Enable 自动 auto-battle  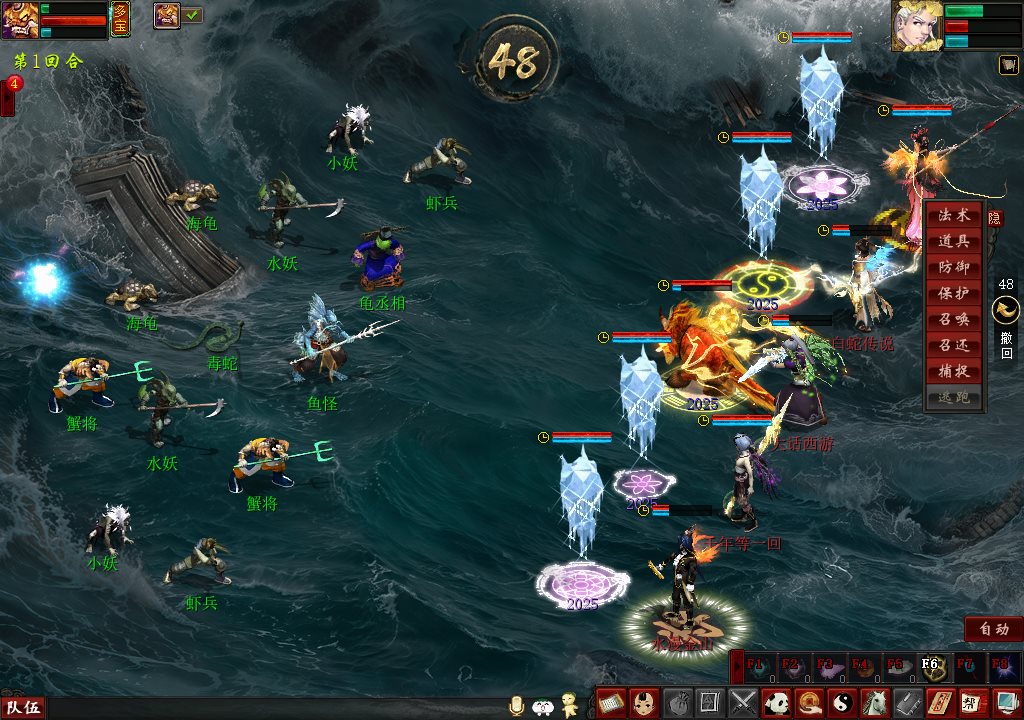(993, 629)
